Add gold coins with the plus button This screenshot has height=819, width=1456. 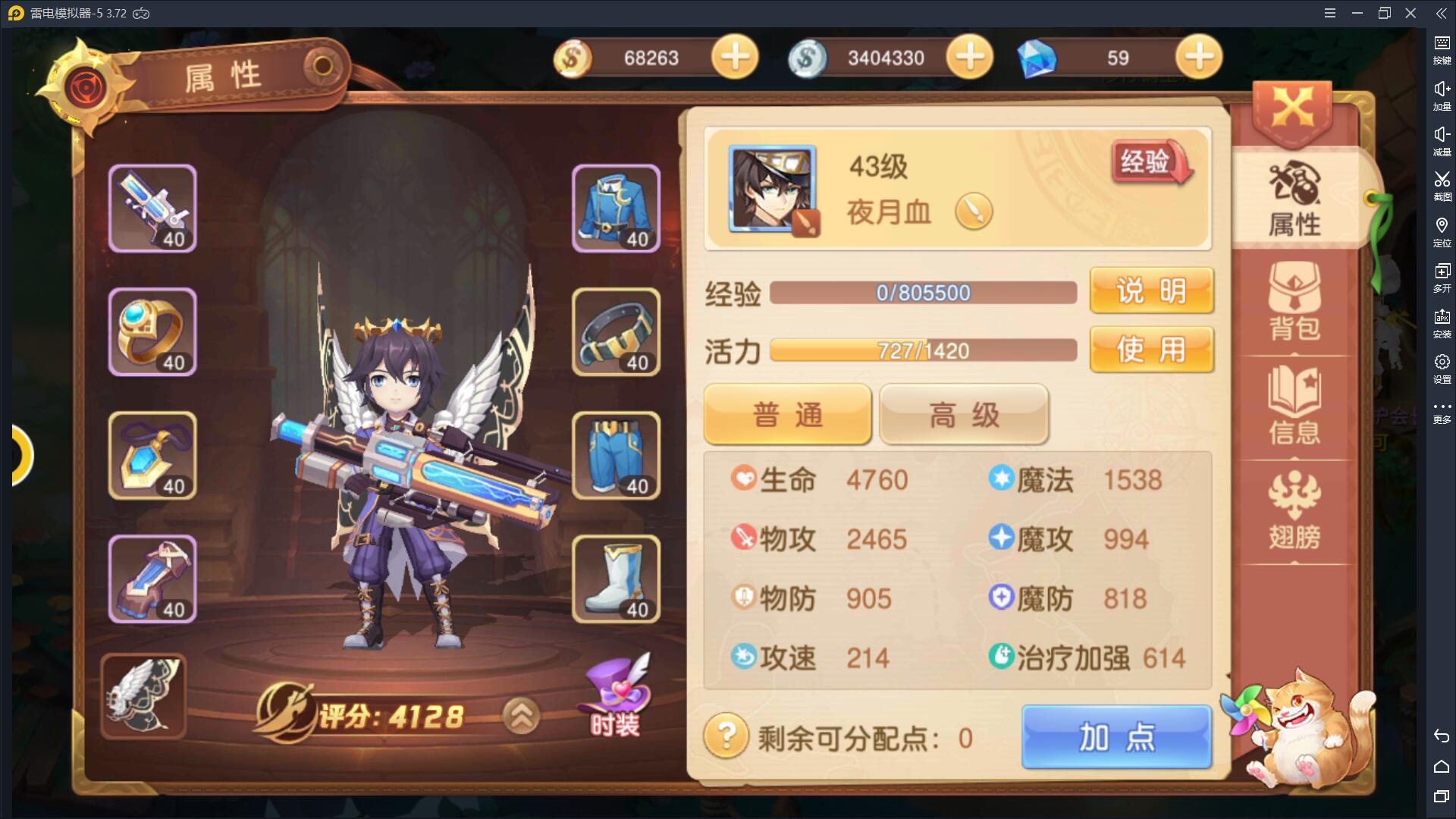[x=734, y=58]
